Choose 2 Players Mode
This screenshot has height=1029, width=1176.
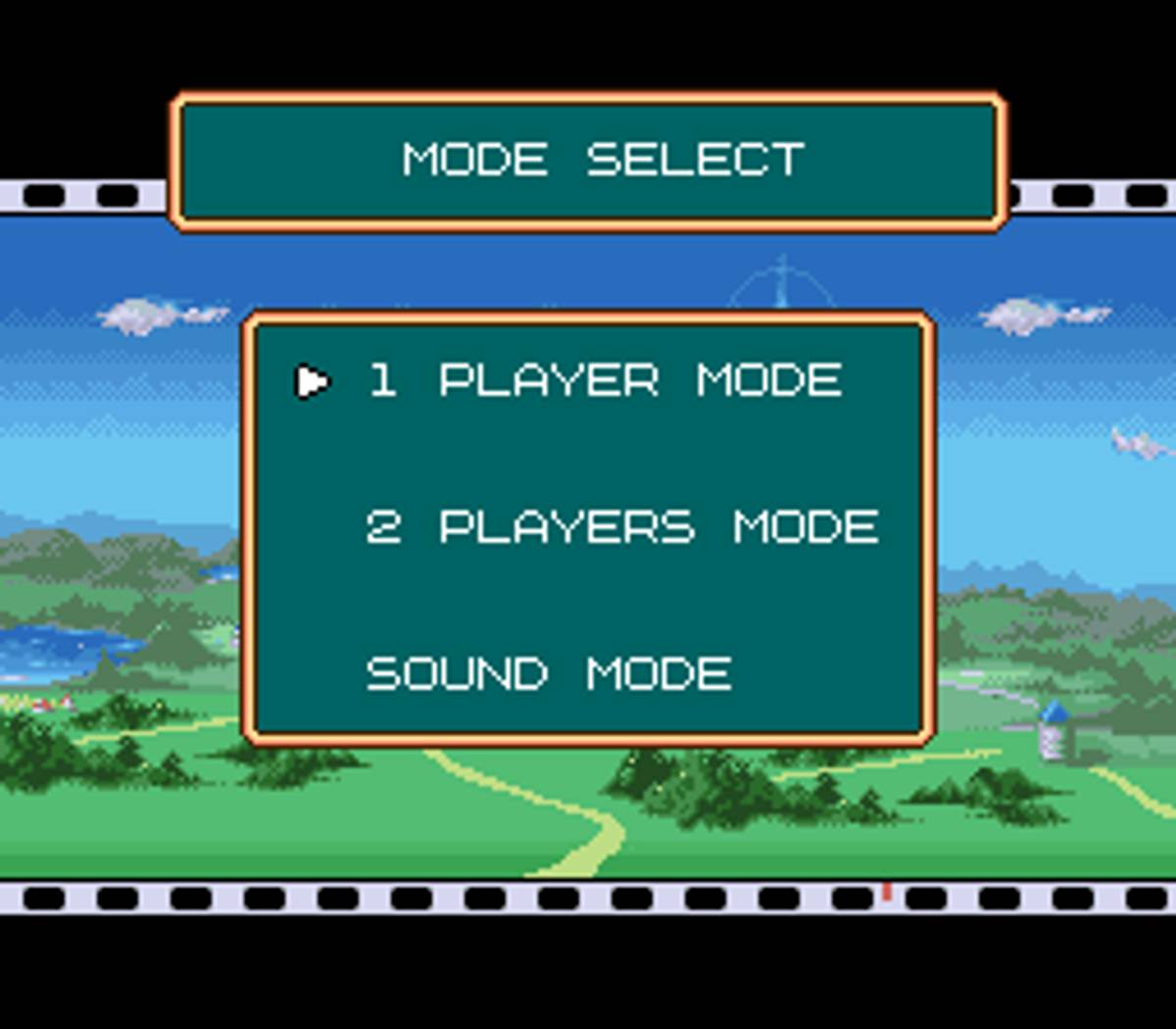point(621,527)
